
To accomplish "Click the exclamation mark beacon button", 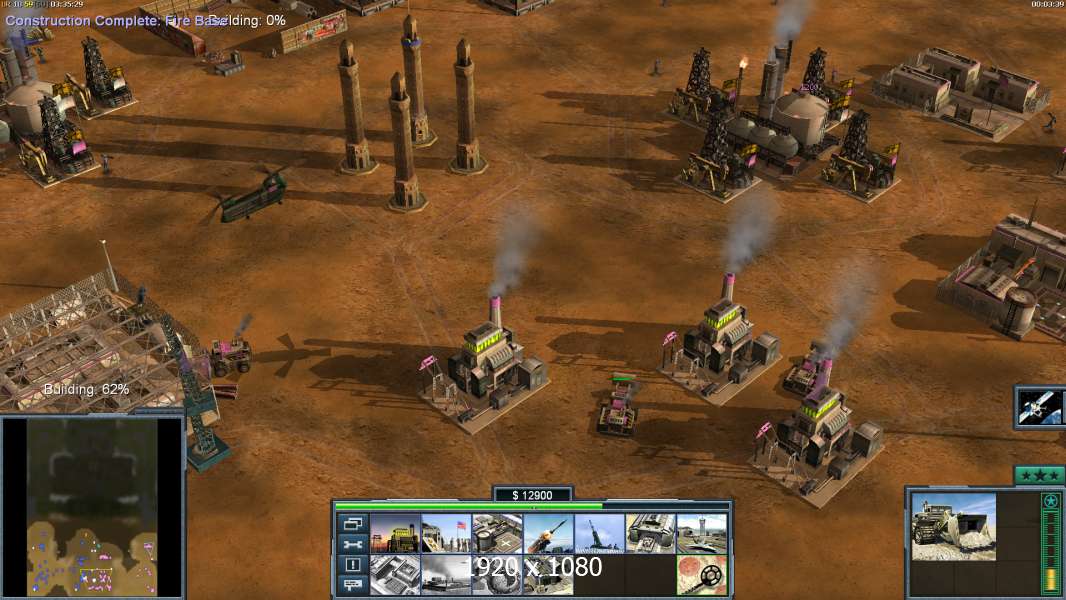I will tap(352, 565).
